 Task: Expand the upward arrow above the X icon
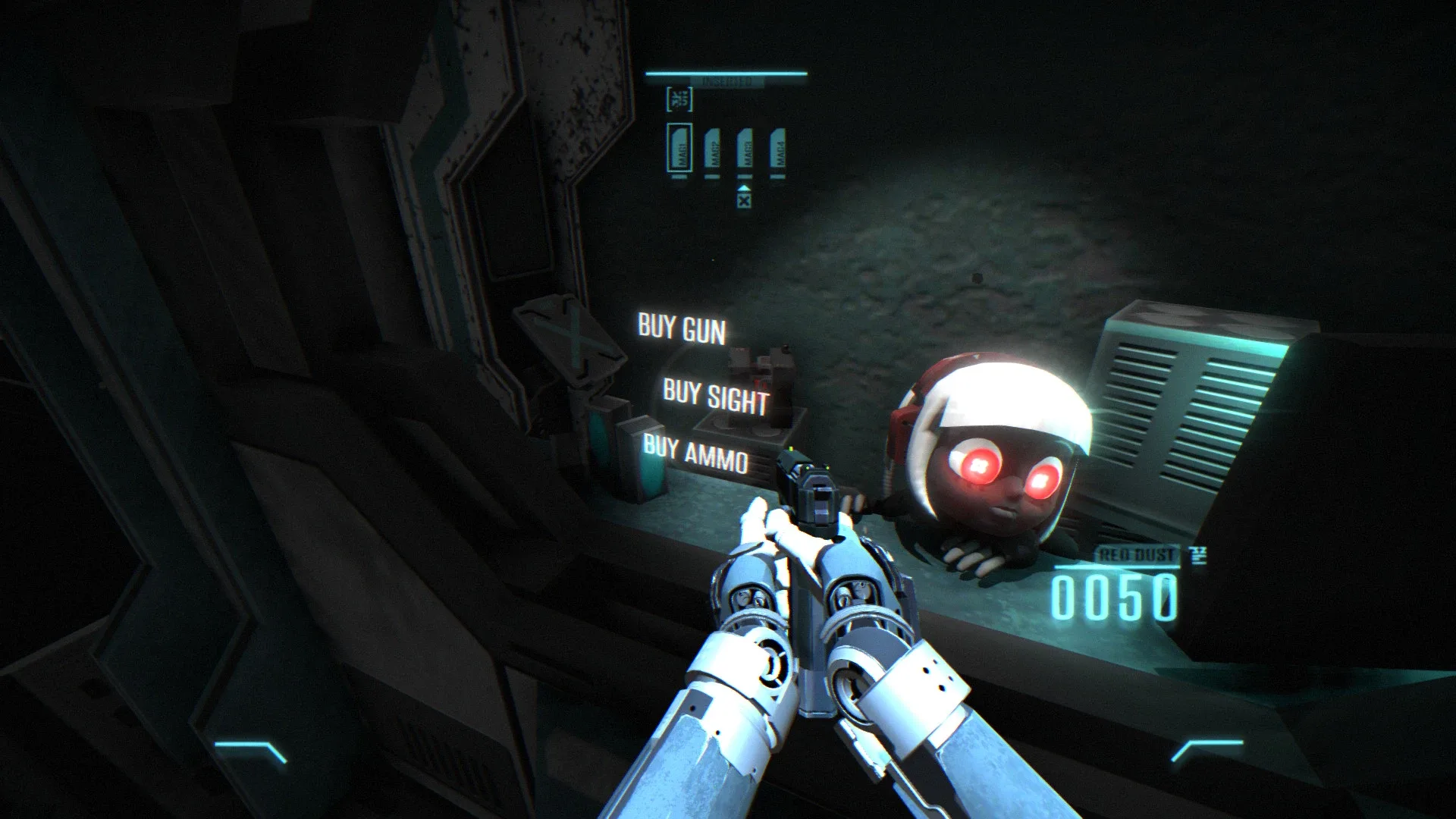pyautogui.click(x=743, y=189)
